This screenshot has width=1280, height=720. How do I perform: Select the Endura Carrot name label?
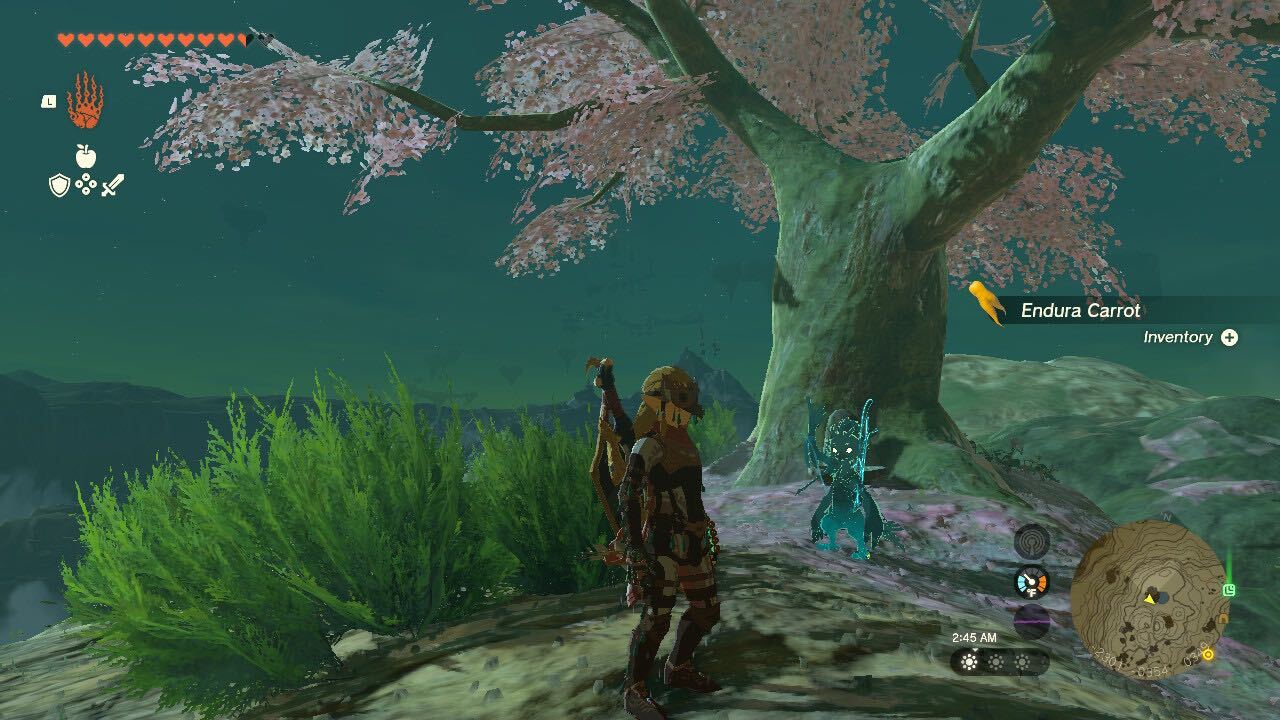tap(1083, 311)
